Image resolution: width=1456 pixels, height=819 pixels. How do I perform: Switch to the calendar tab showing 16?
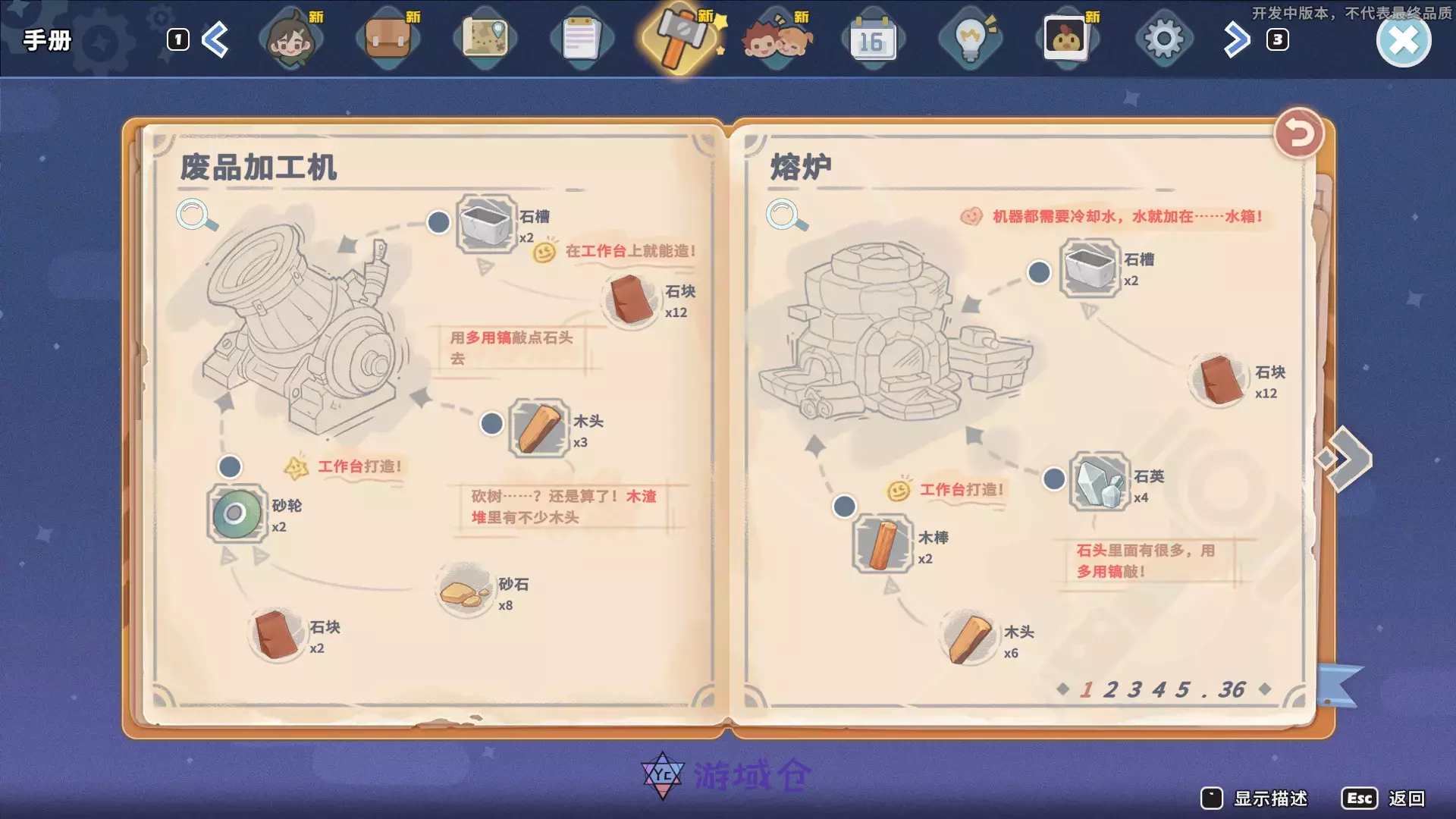874,38
